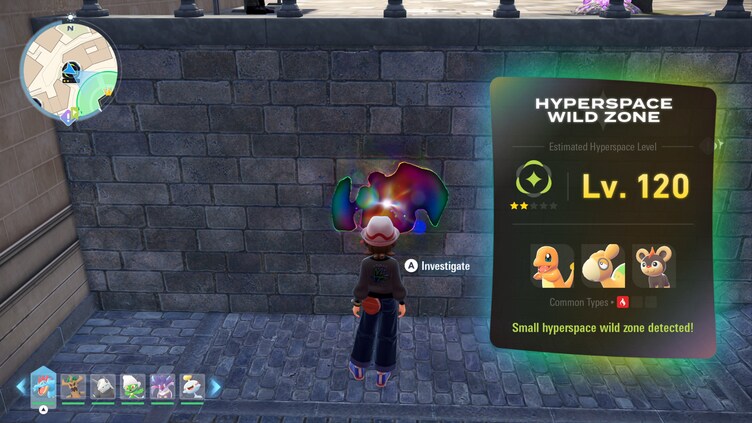Click the purple exclamation marker on minimap
Viewport: 752px width, 423px height.
[x=66, y=117]
